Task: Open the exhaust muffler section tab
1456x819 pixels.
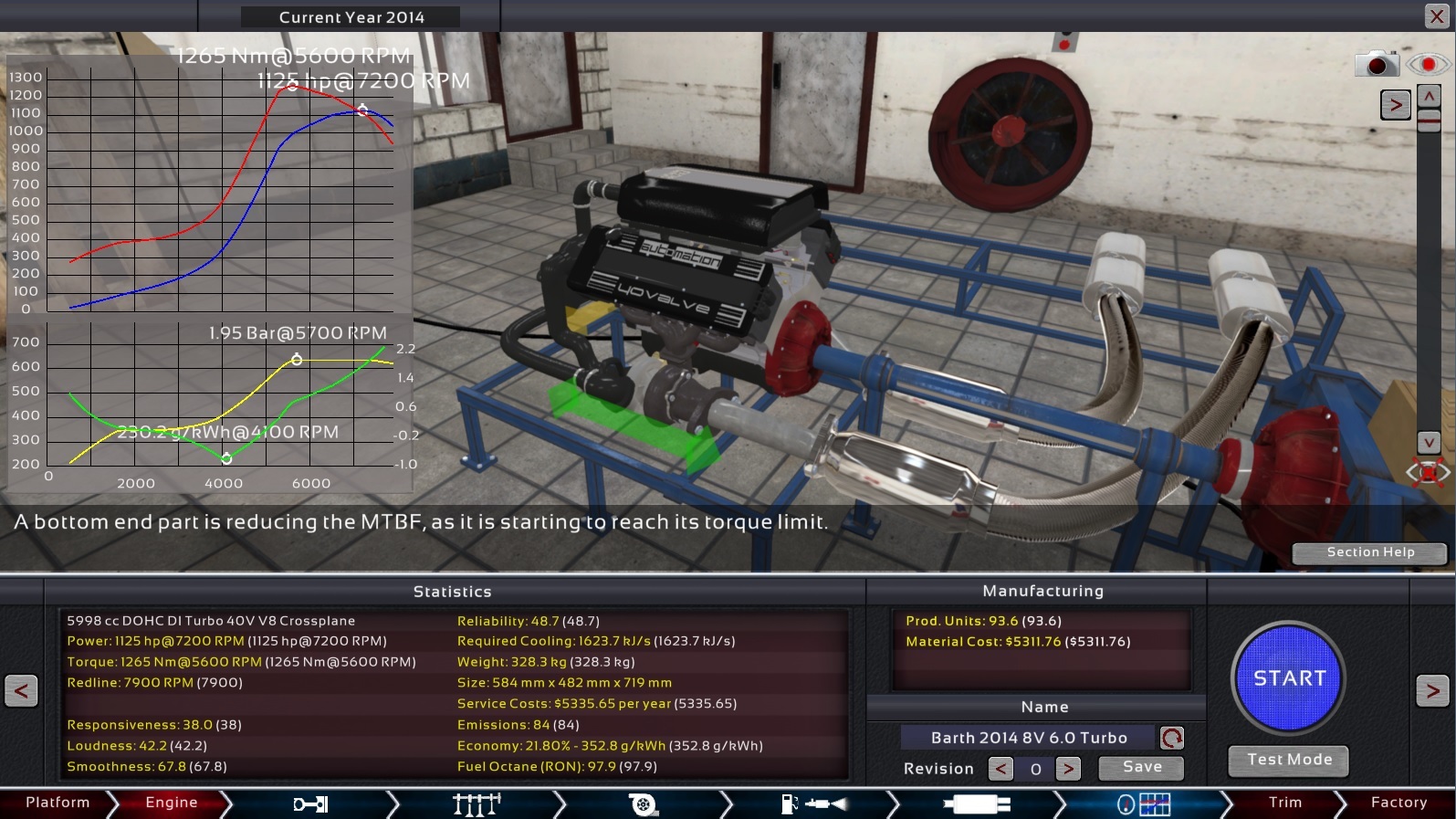Action: (977, 804)
